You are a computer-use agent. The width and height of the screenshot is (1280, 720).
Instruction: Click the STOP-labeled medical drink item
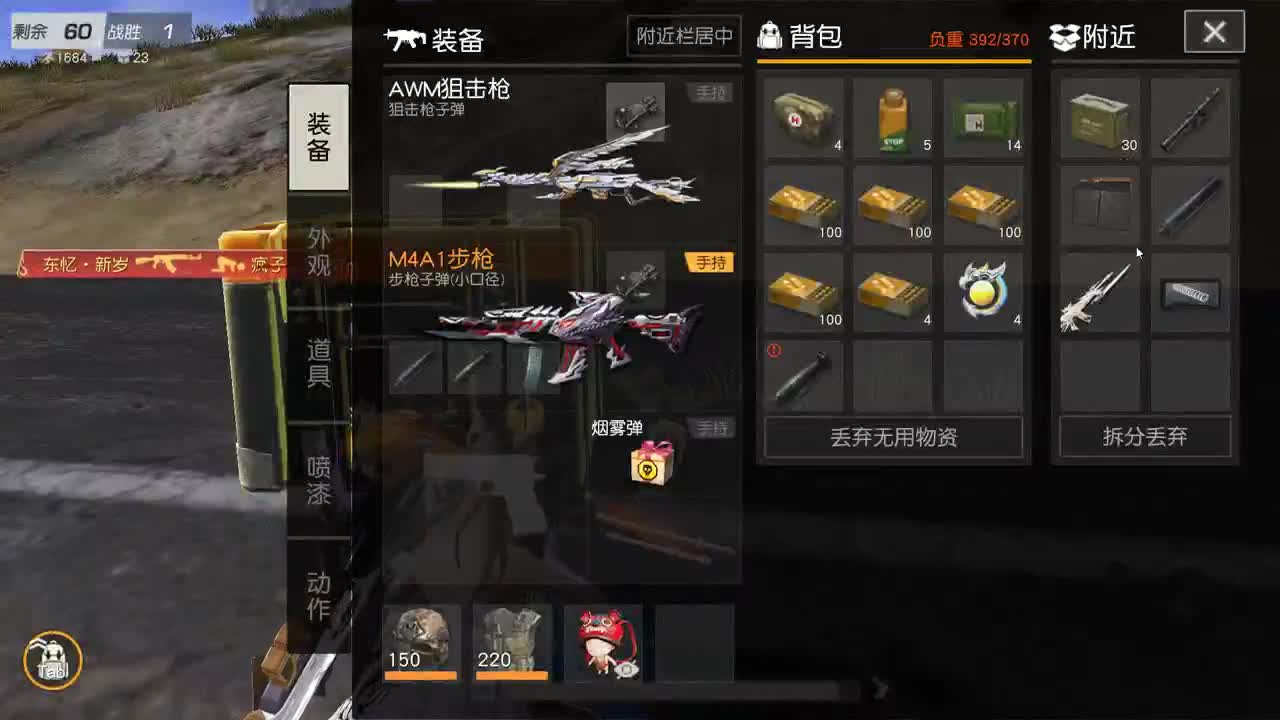click(893, 115)
